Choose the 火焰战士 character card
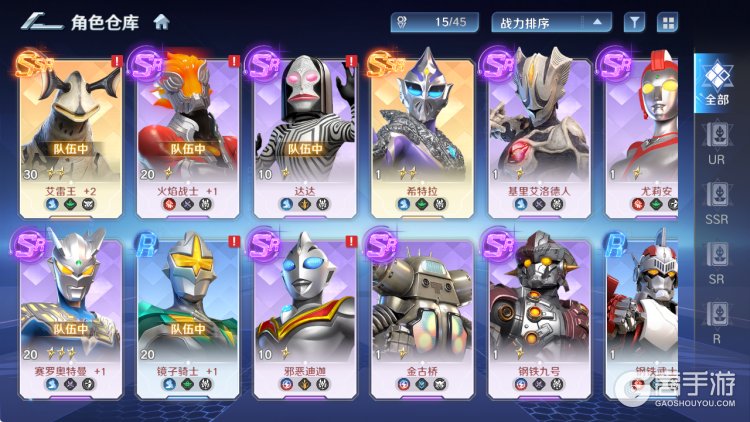The image size is (750, 422). 187,131
